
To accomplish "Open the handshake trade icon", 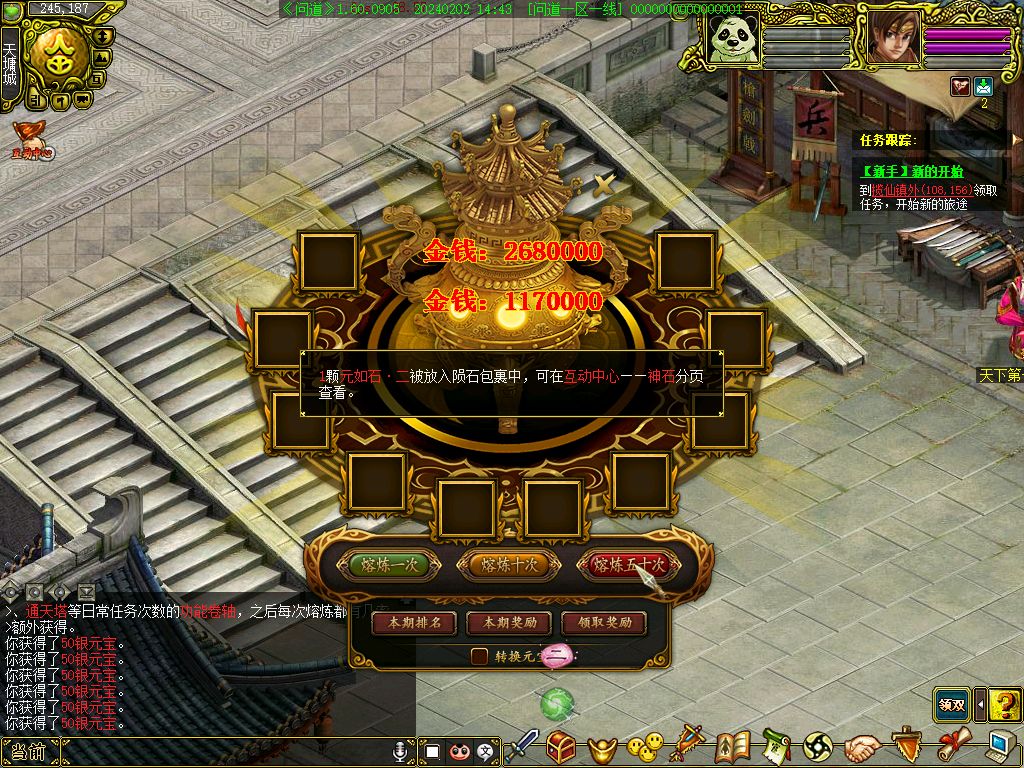I will pos(862,746).
